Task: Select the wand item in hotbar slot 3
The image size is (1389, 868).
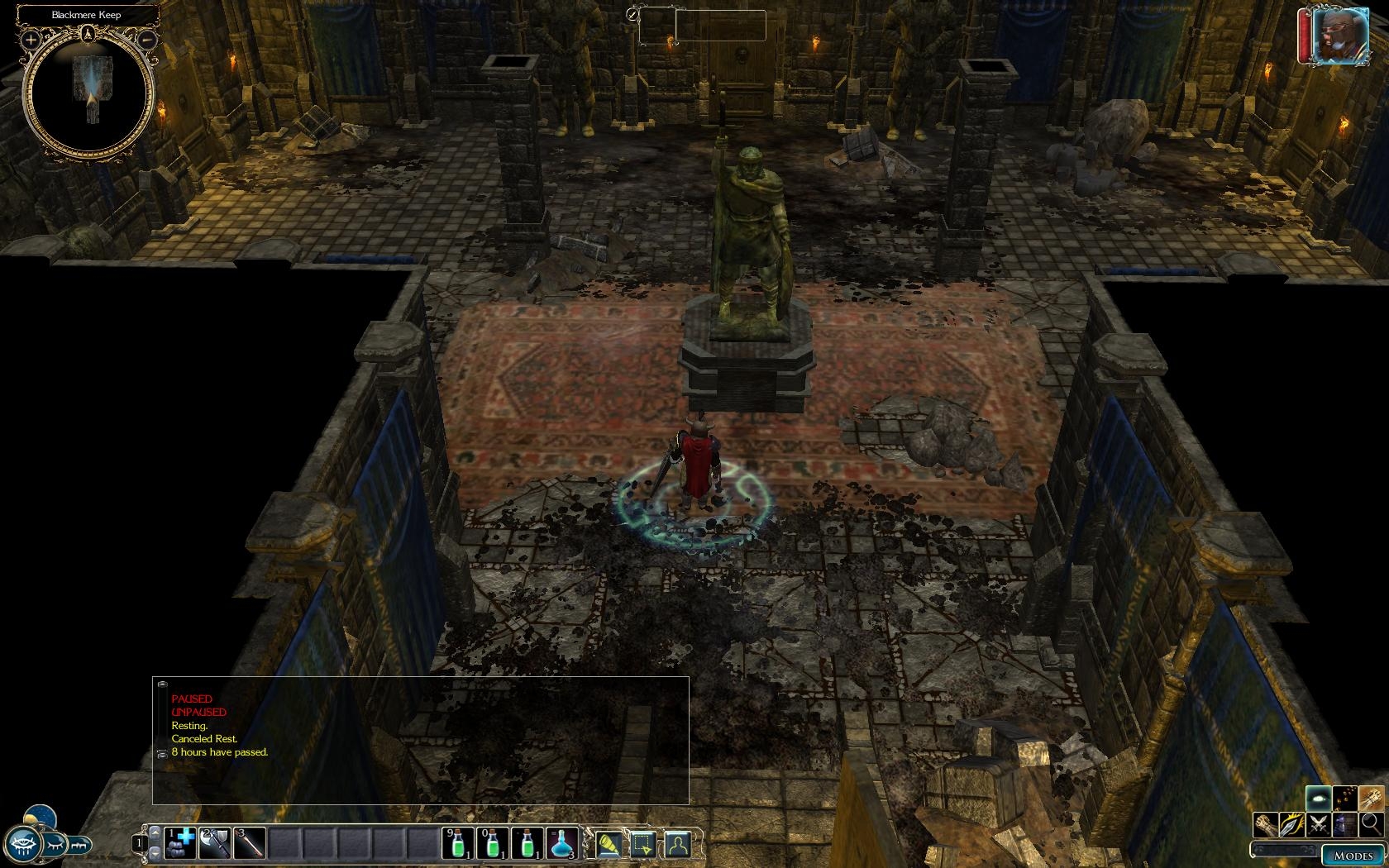Action: pos(249,843)
